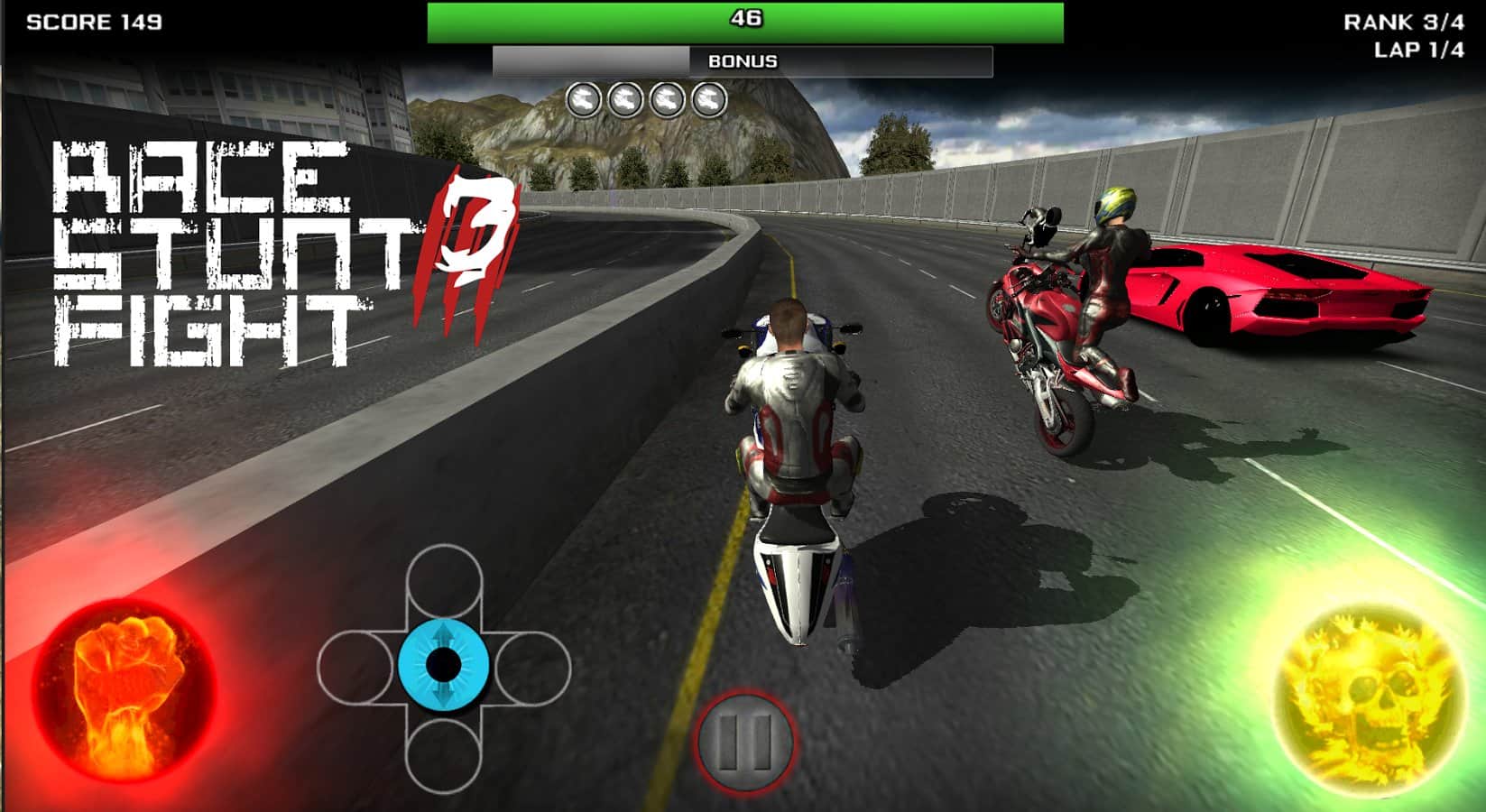1486x812 pixels.
Task: Tap the second motorcycle stunt icon
Action: click(626, 97)
